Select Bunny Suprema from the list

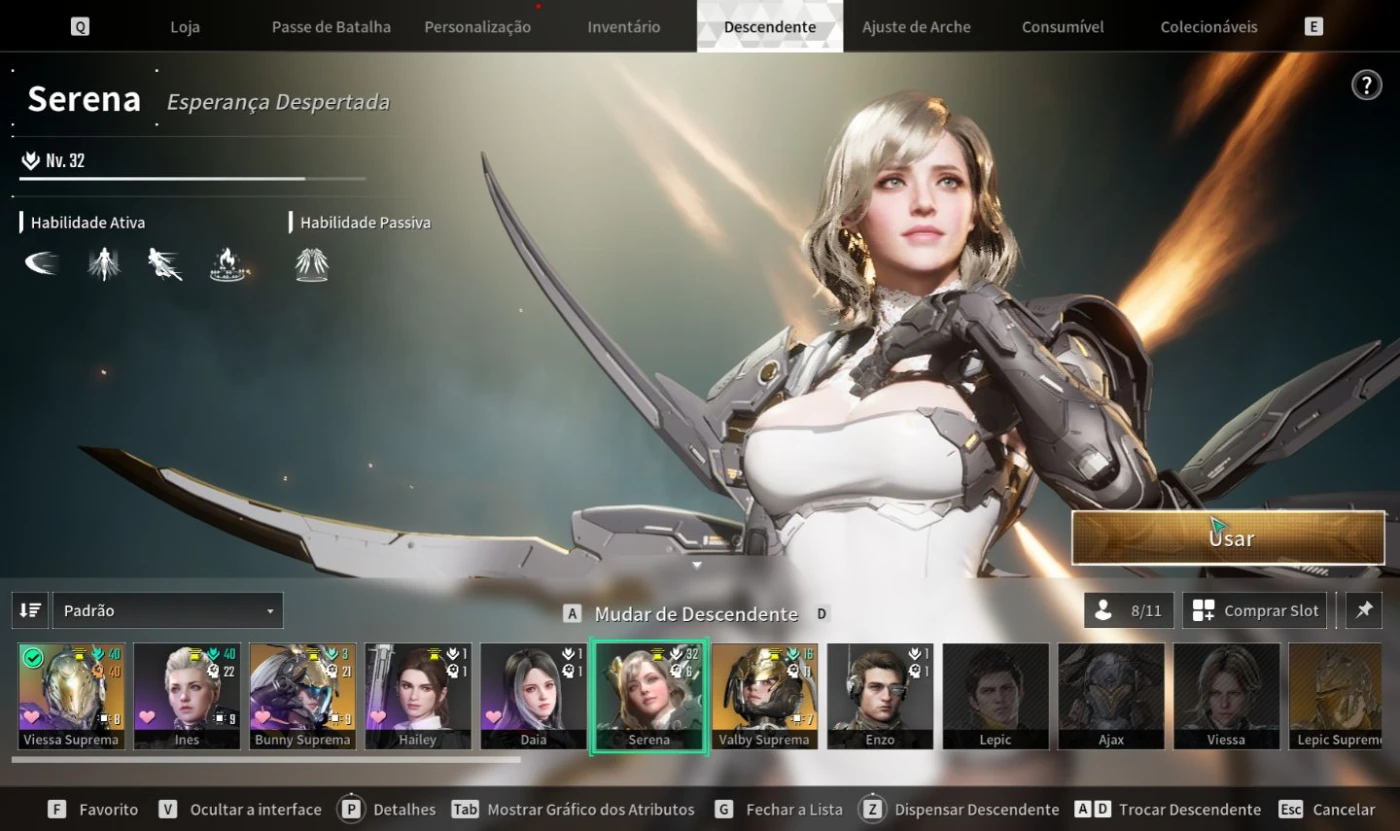(x=302, y=695)
